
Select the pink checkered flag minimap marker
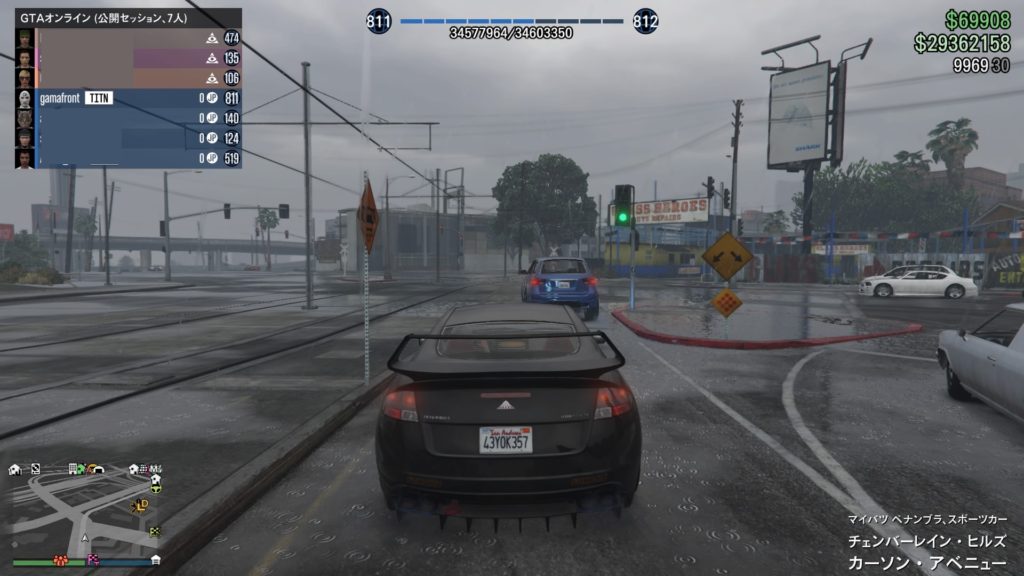[x=94, y=557]
